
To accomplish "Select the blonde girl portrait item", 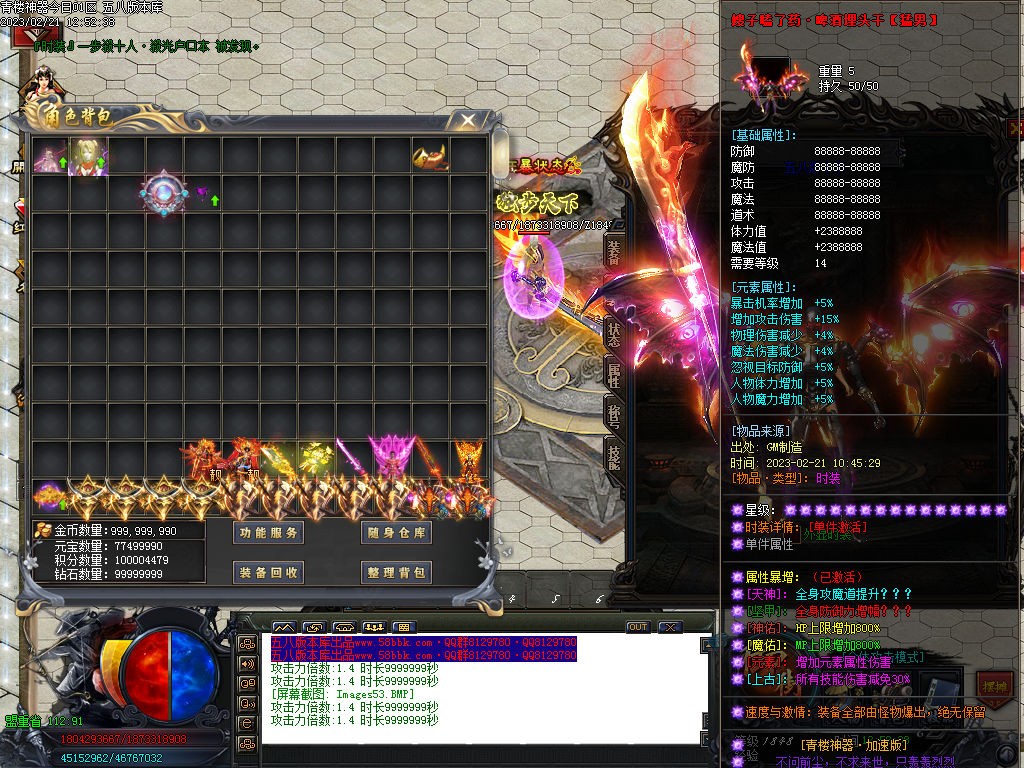I will [87, 156].
